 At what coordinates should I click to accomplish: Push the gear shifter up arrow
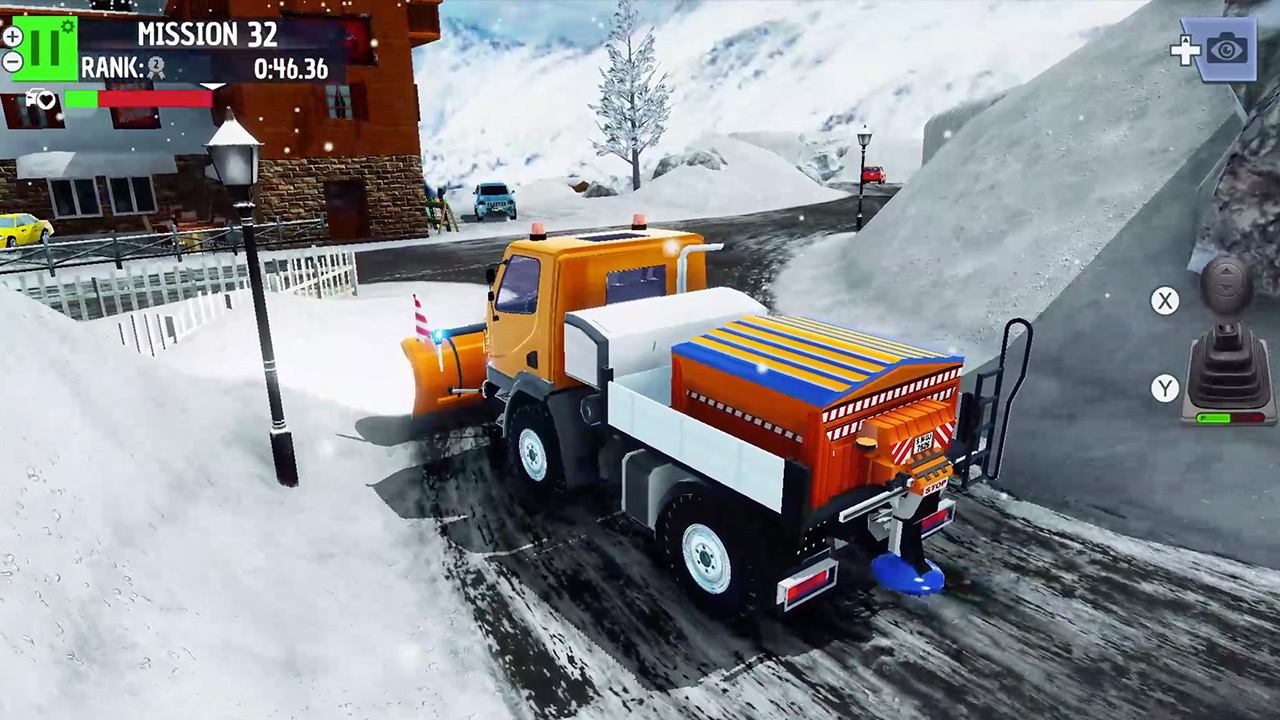tap(1227, 271)
